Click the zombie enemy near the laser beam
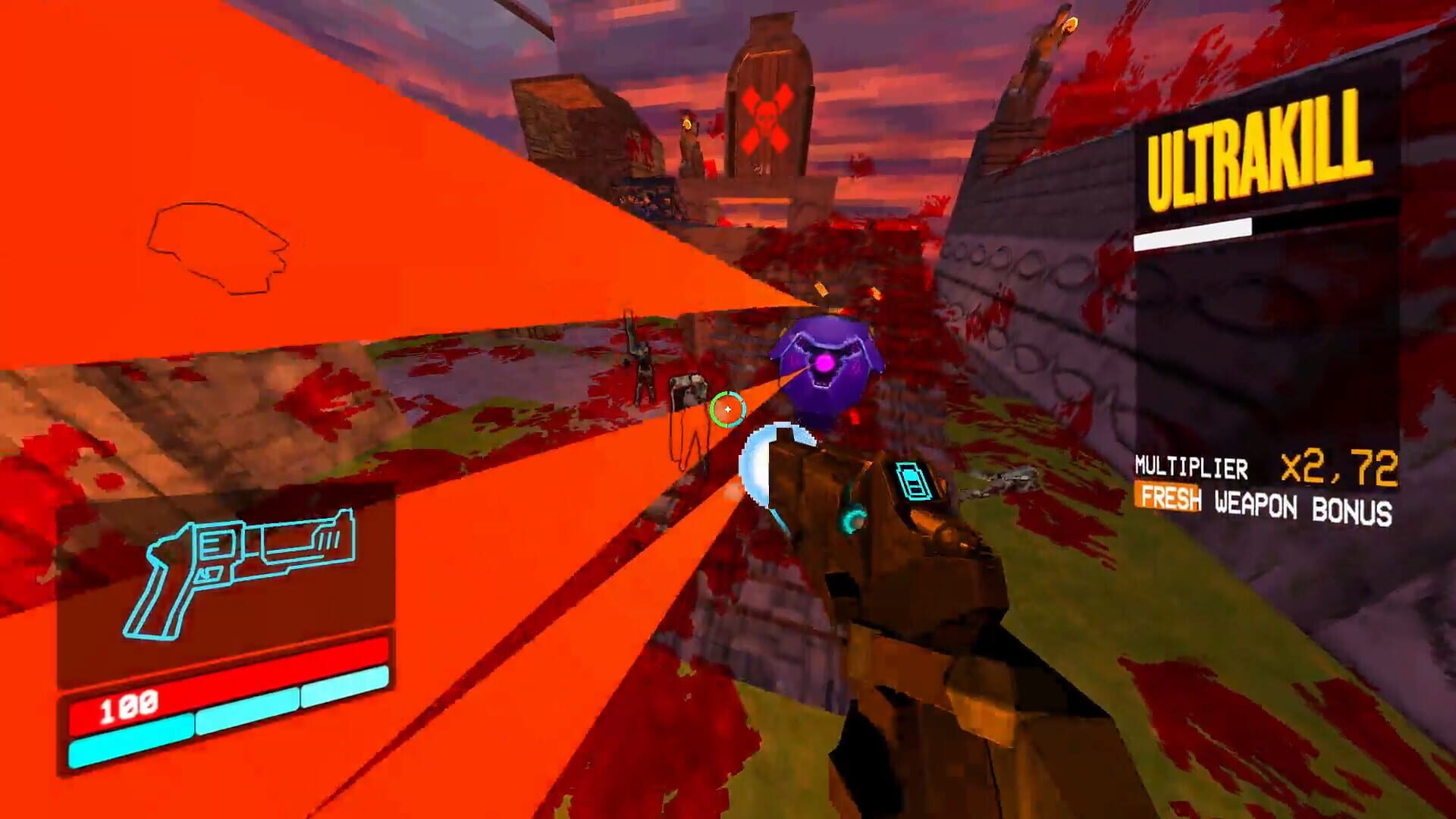The image size is (1456, 819). (x=643, y=372)
